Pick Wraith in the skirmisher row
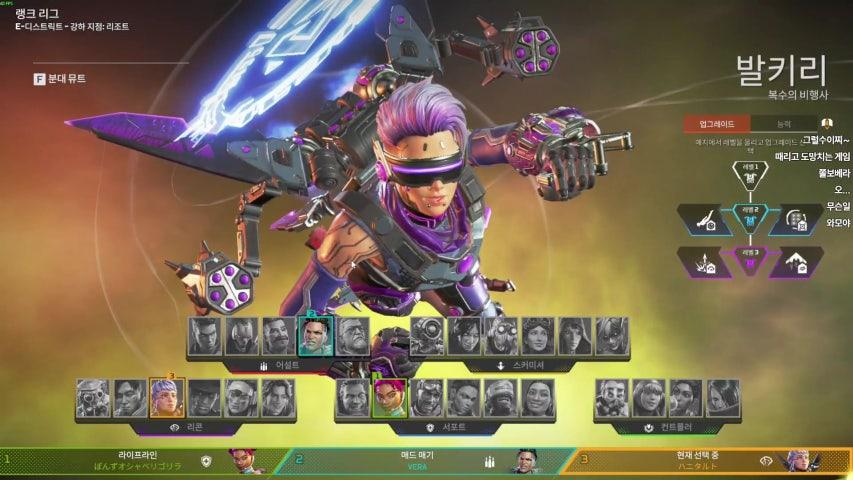The image size is (853, 480). (464, 337)
